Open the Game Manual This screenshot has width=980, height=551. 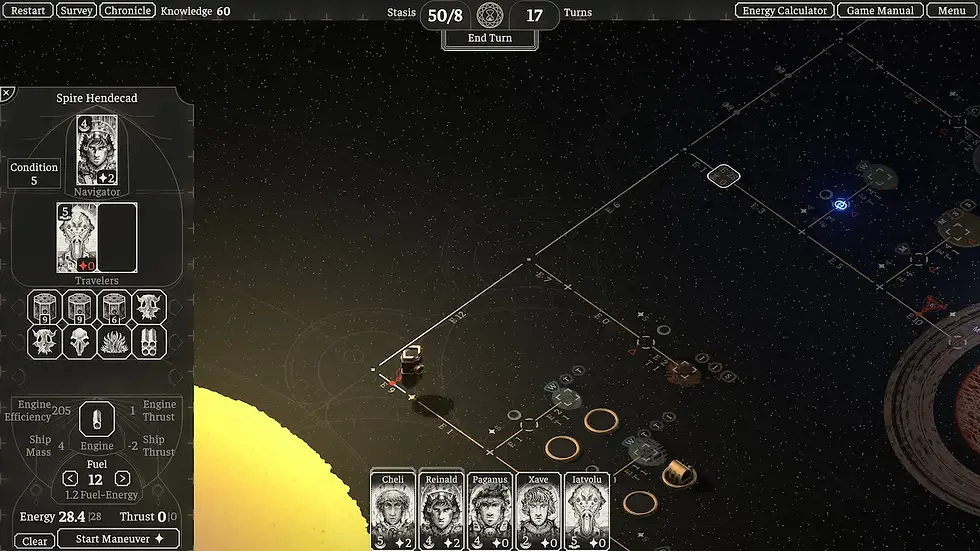[880, 11]
